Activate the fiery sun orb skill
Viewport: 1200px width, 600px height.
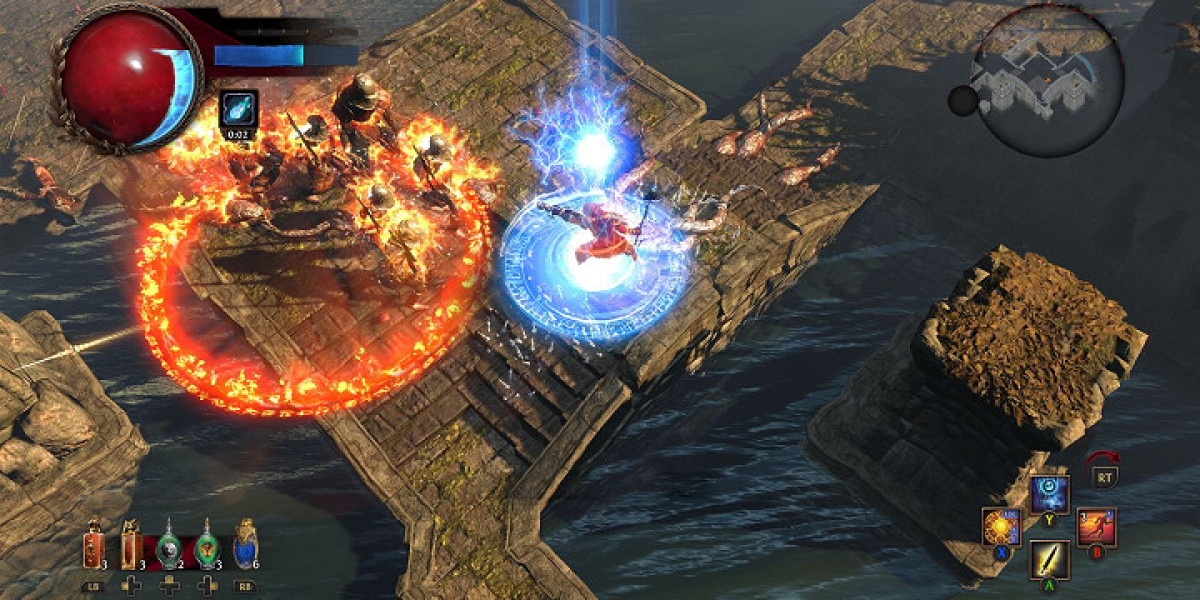point(1000,526)
